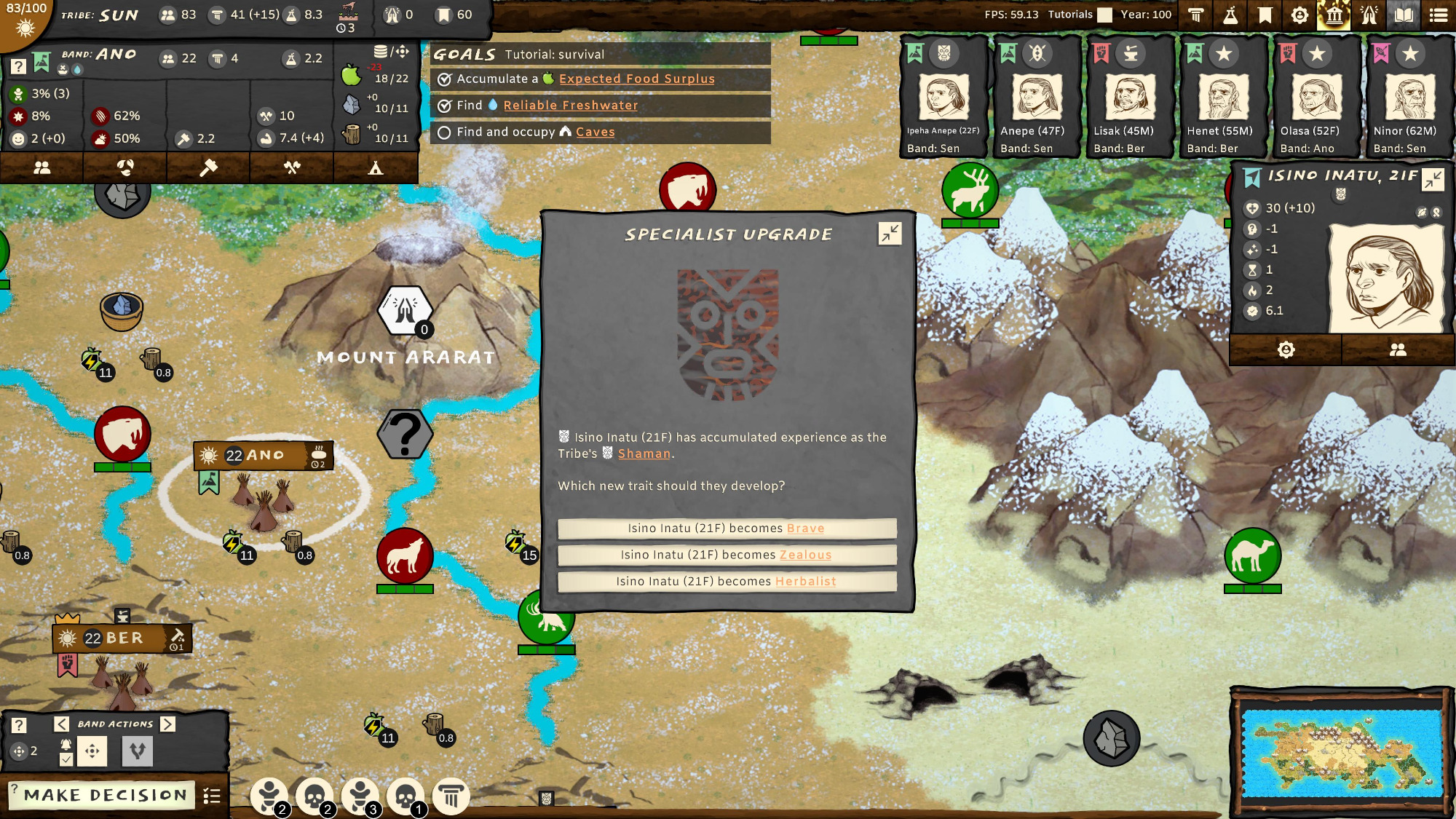Open the Expected Food Surplus goal link
This screenshot has width=1456, height=819.
(x=636, y=79)
